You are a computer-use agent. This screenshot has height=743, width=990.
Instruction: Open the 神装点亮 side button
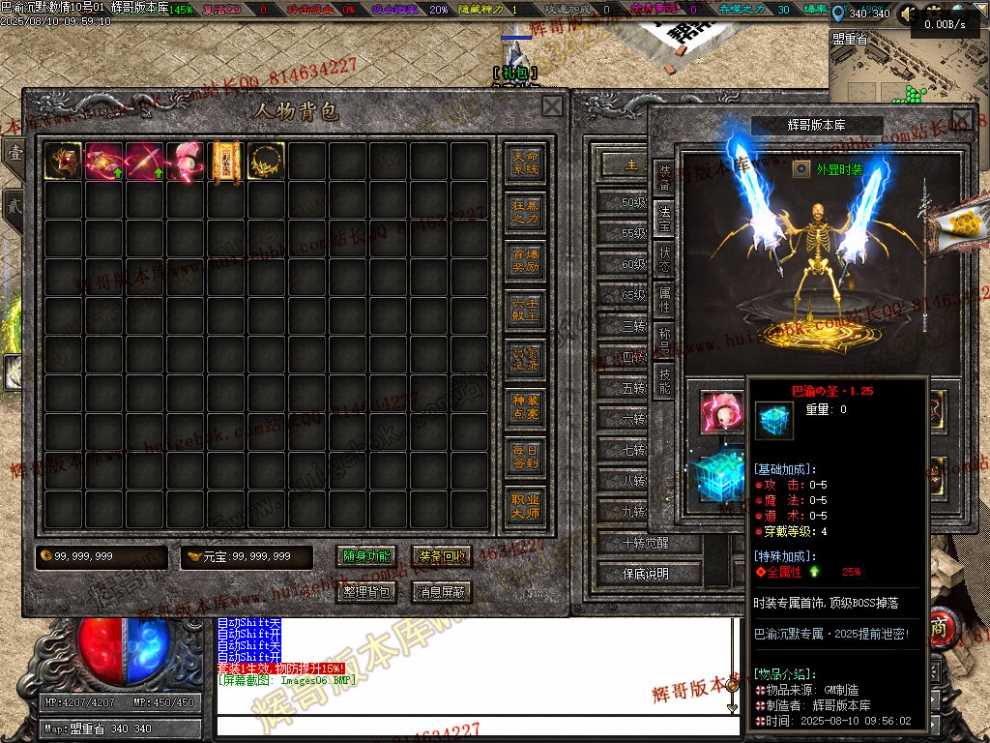(x=525, y=403)
